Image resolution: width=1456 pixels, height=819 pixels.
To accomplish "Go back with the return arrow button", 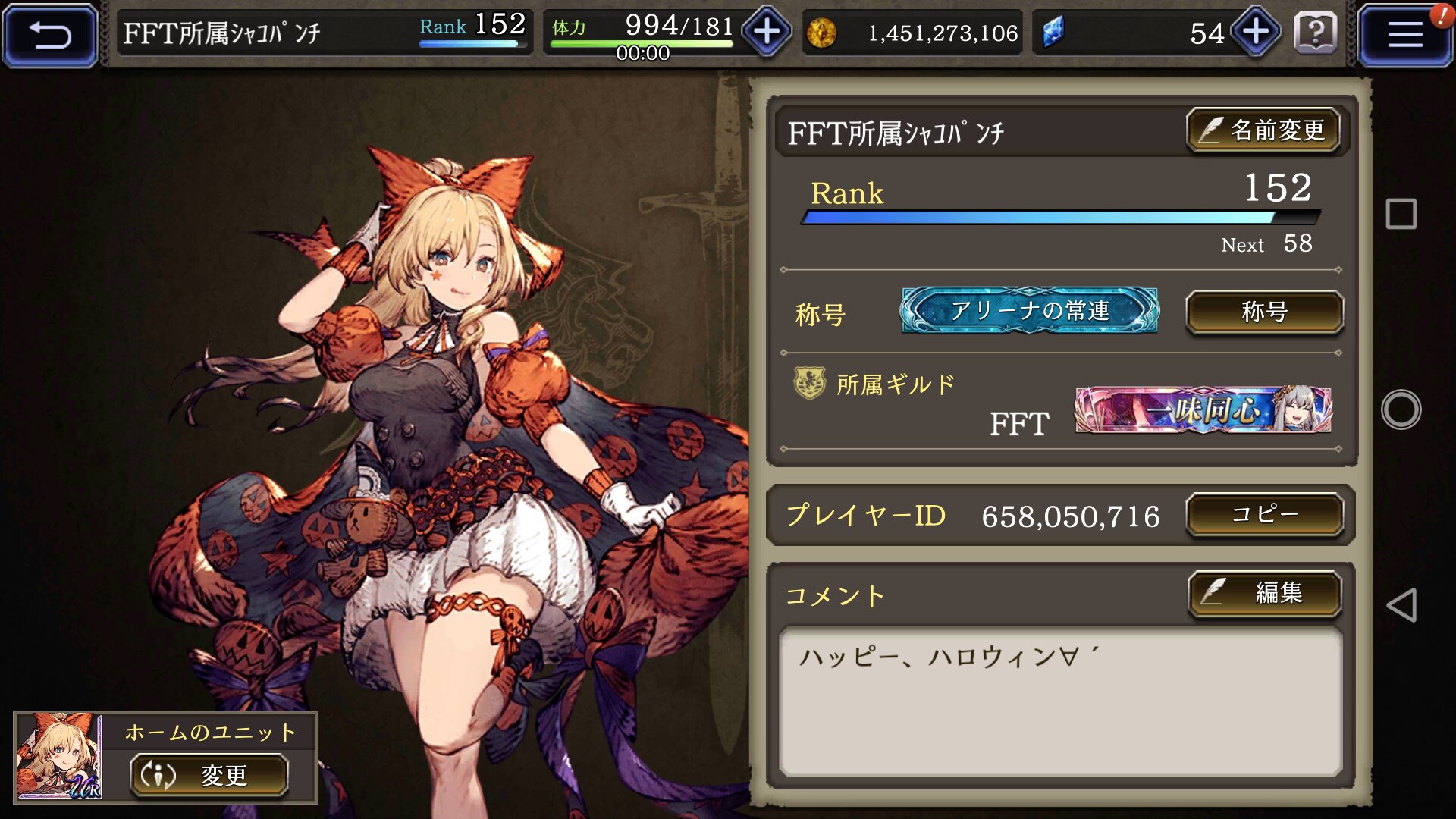I will (50, 35).
